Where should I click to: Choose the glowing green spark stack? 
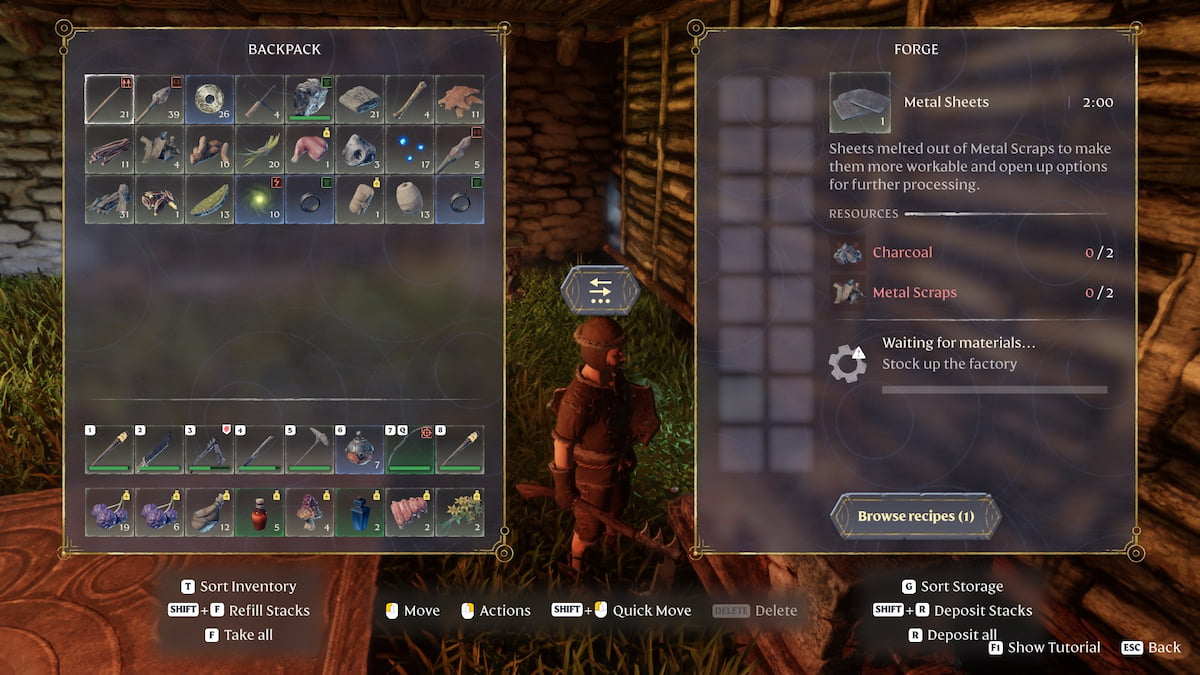click(x=260, y=200)
